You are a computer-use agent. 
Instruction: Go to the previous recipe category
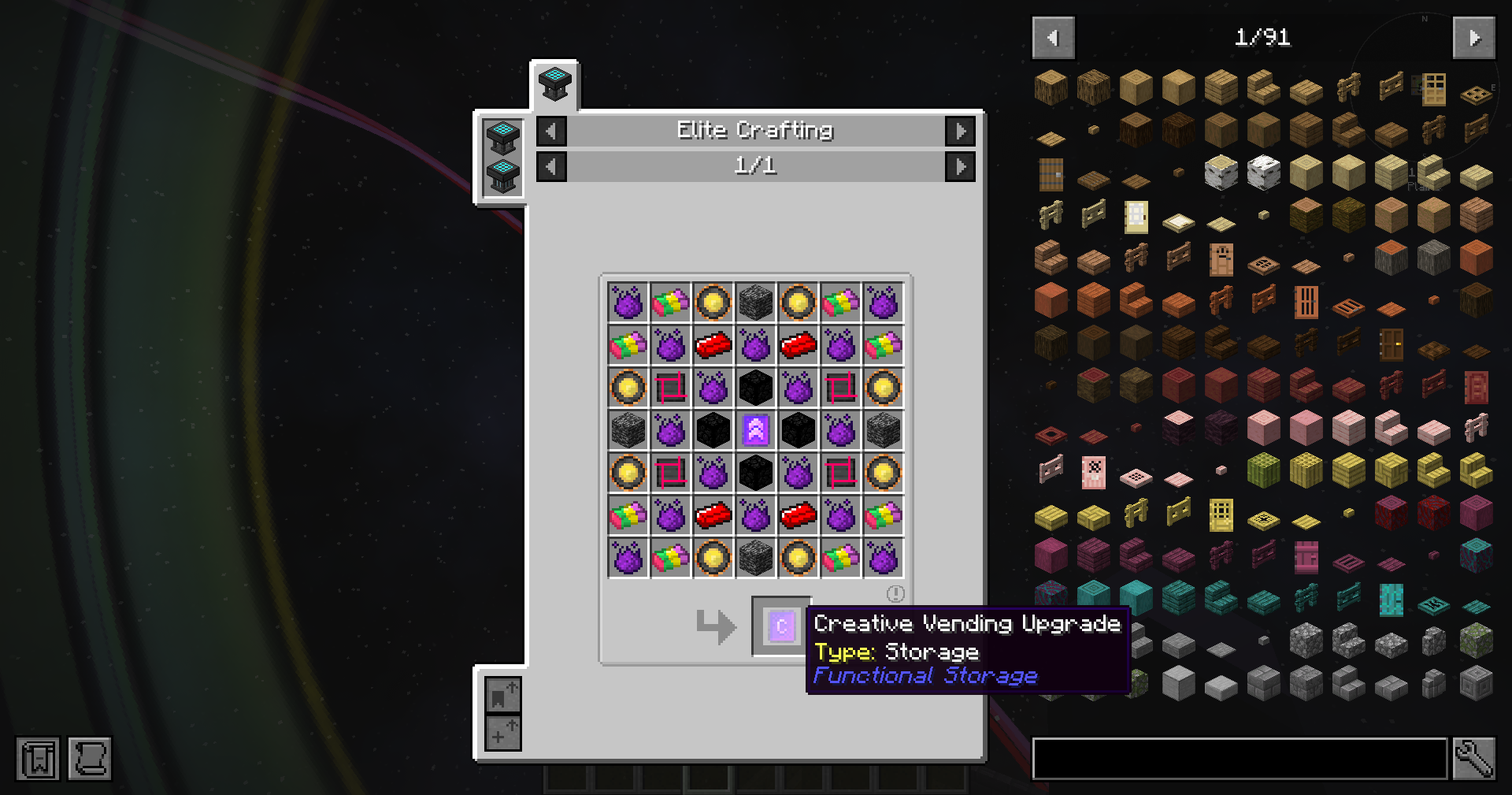pyautogui.click(x=551, y=131)
